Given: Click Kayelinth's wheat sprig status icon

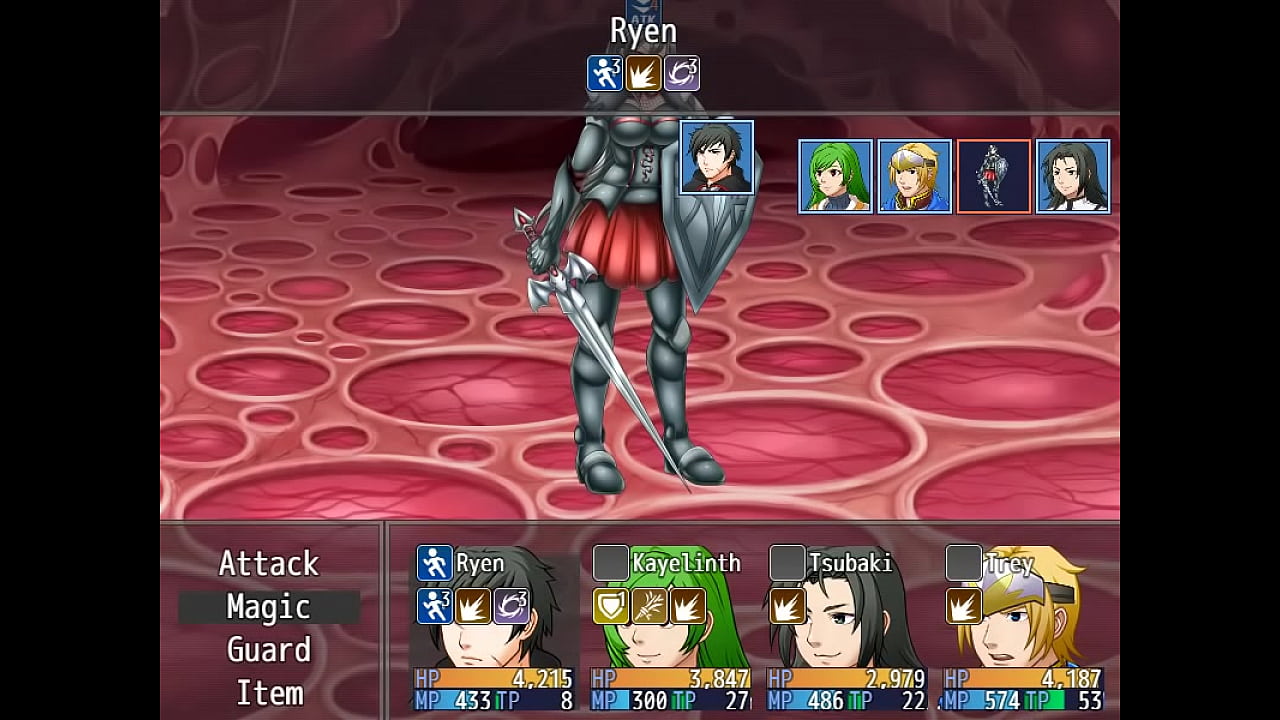Looking at the screenshot, I should (x=649, y=606).
